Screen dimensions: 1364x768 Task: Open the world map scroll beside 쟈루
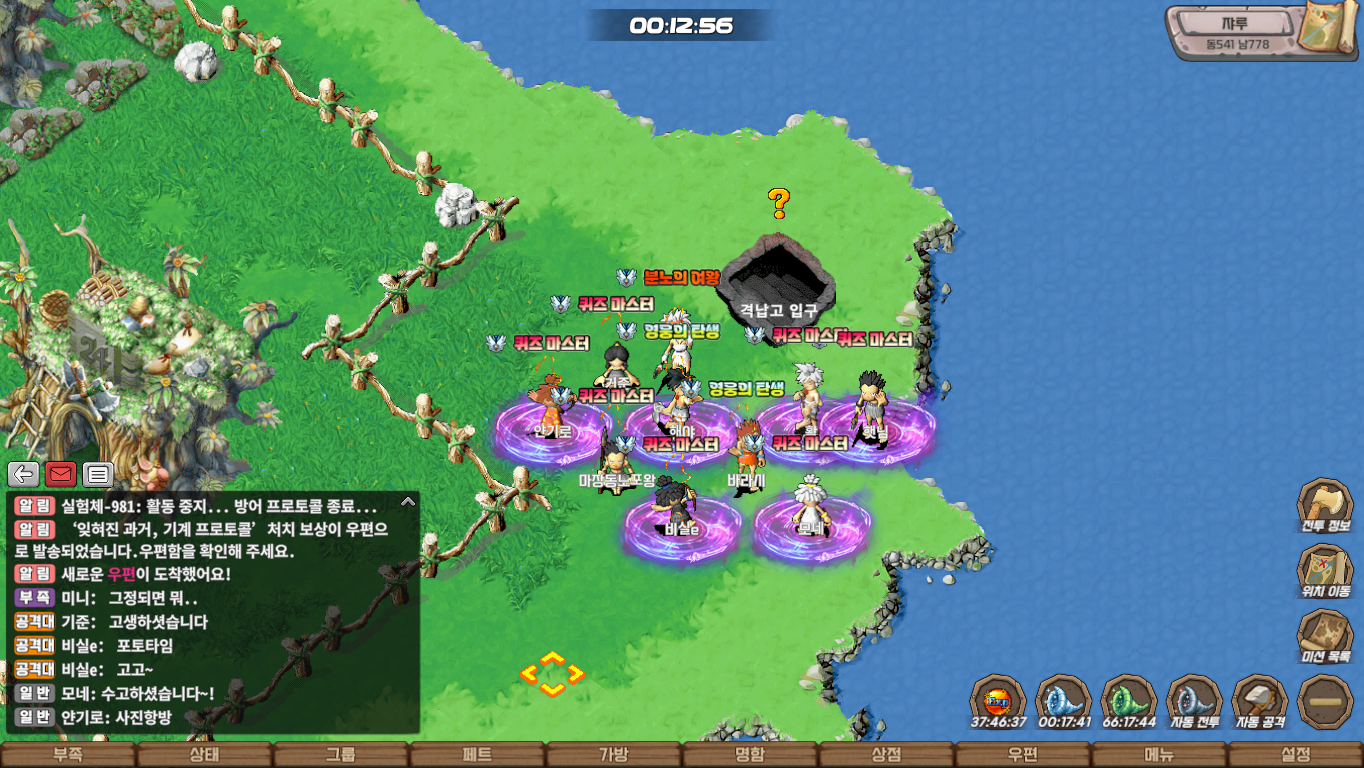1327,29
